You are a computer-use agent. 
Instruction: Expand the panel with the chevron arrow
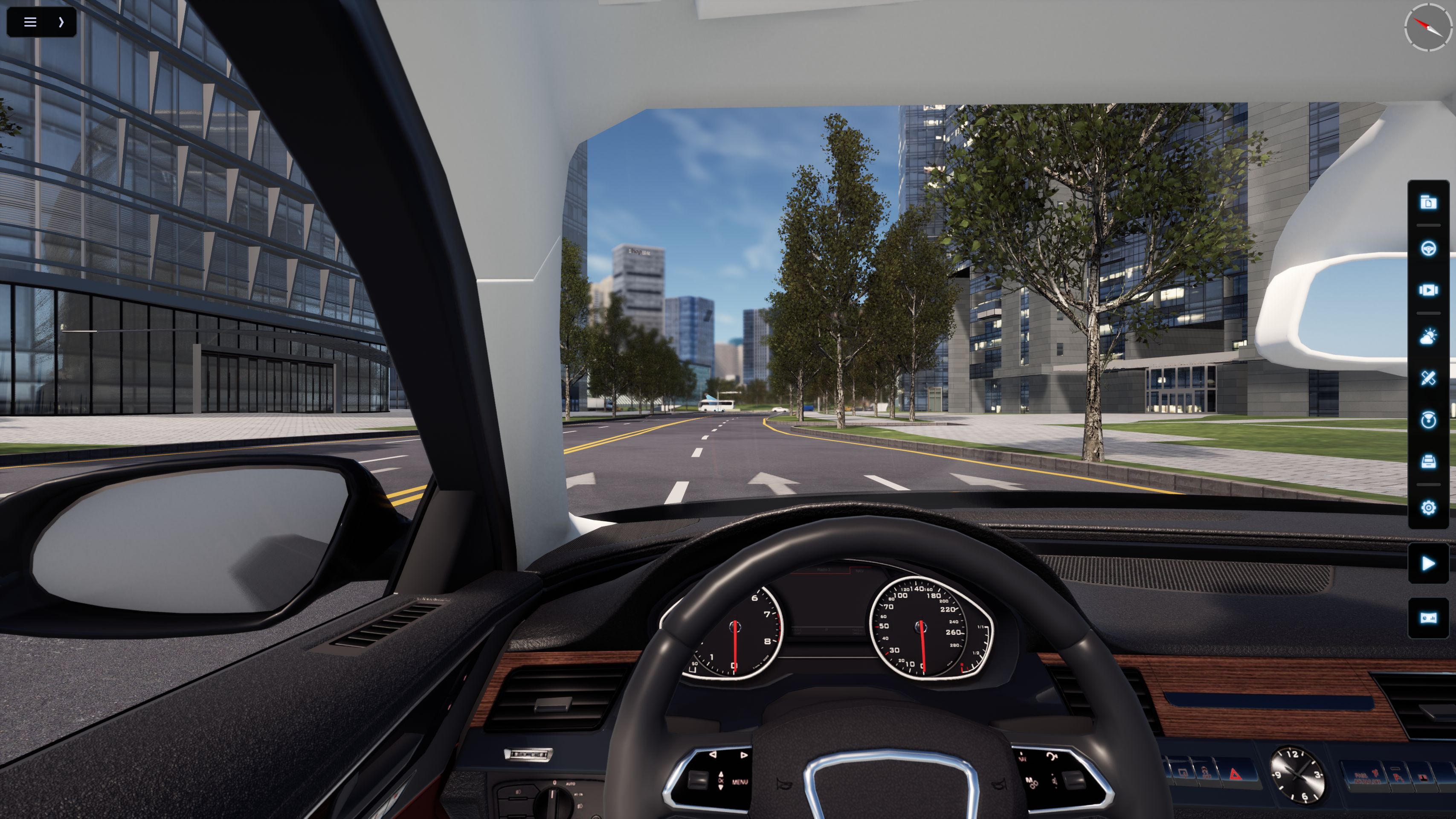click(61, 22)
